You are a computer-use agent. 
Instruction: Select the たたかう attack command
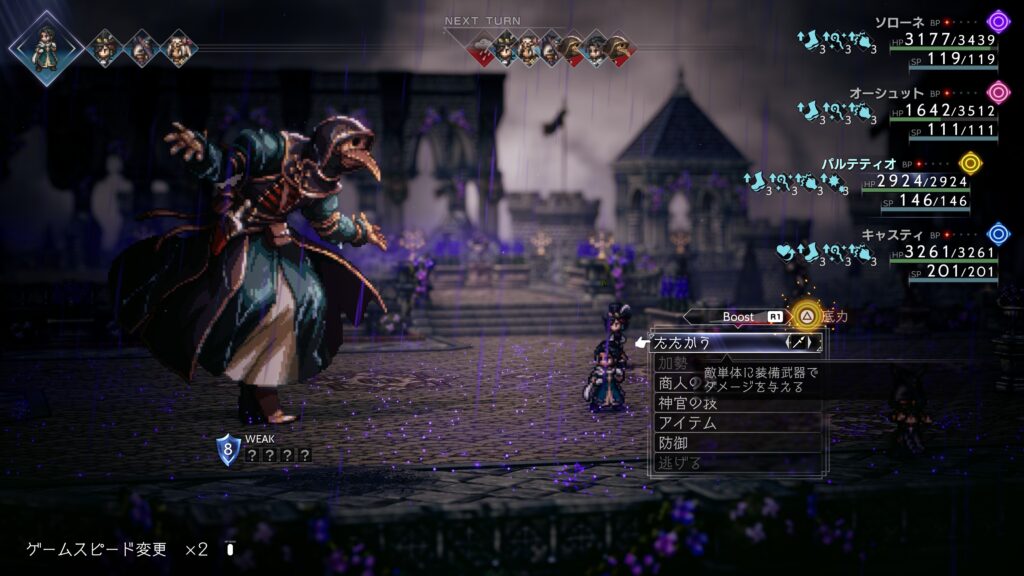700,342
